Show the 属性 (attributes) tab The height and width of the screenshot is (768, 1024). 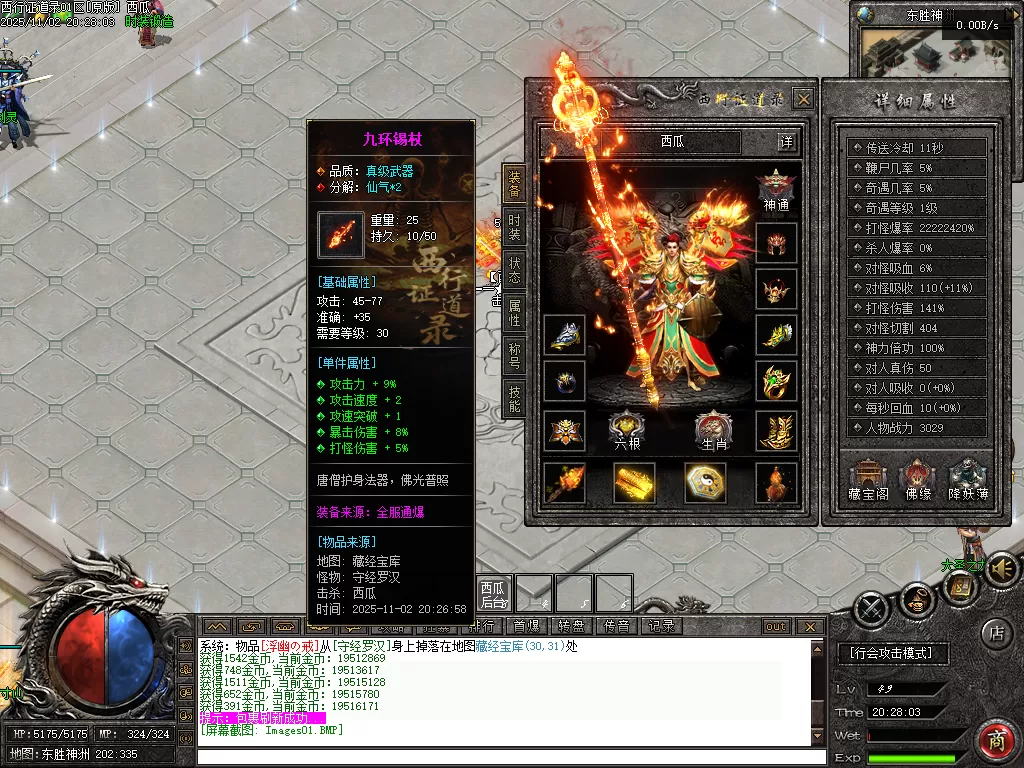(514, 313)
